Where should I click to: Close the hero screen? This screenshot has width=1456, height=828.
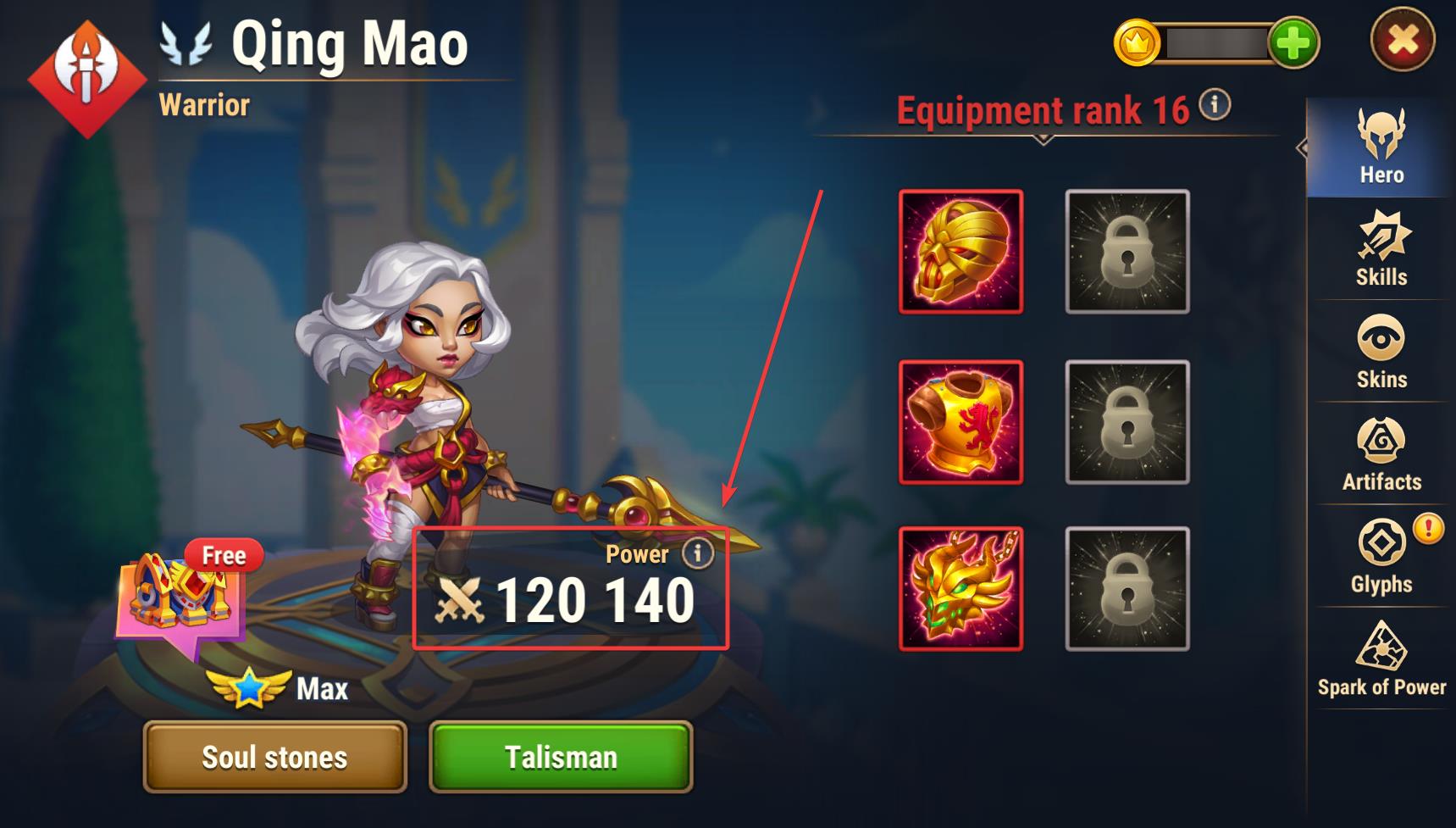click(x=1402, y=40)
